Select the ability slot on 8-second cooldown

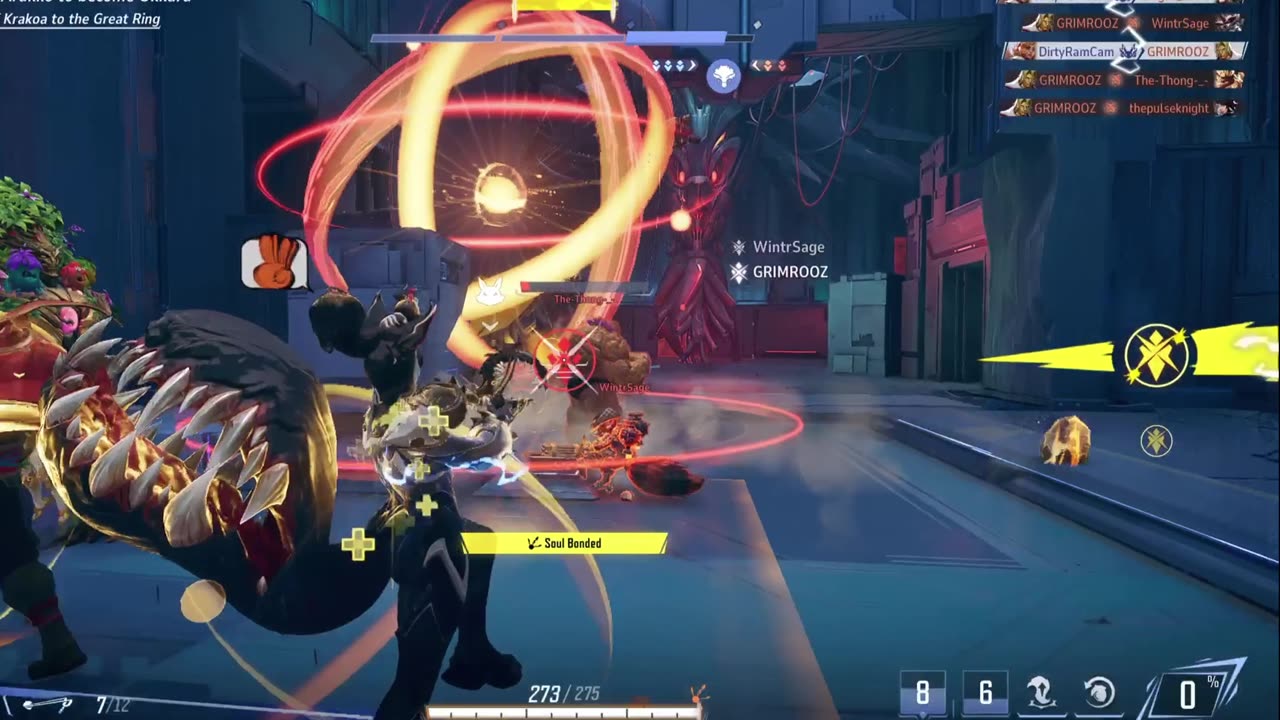(922, 693)
